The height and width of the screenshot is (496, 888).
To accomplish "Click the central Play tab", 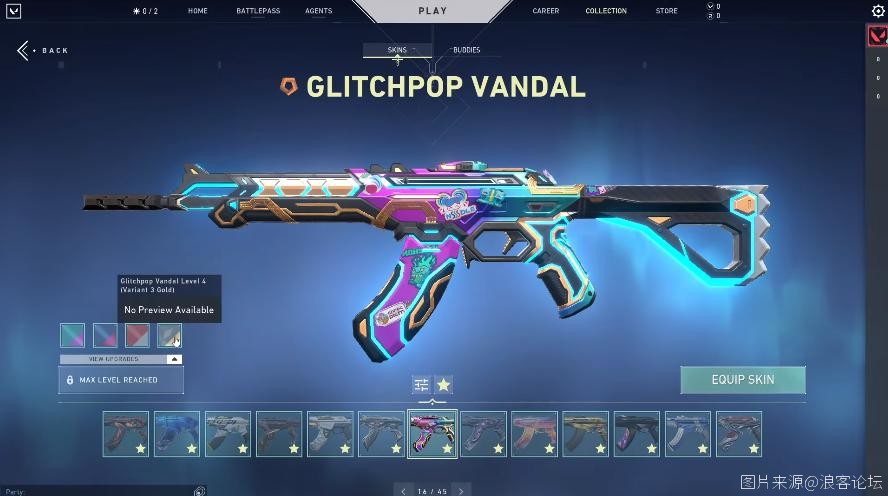I will click(434, 11).
